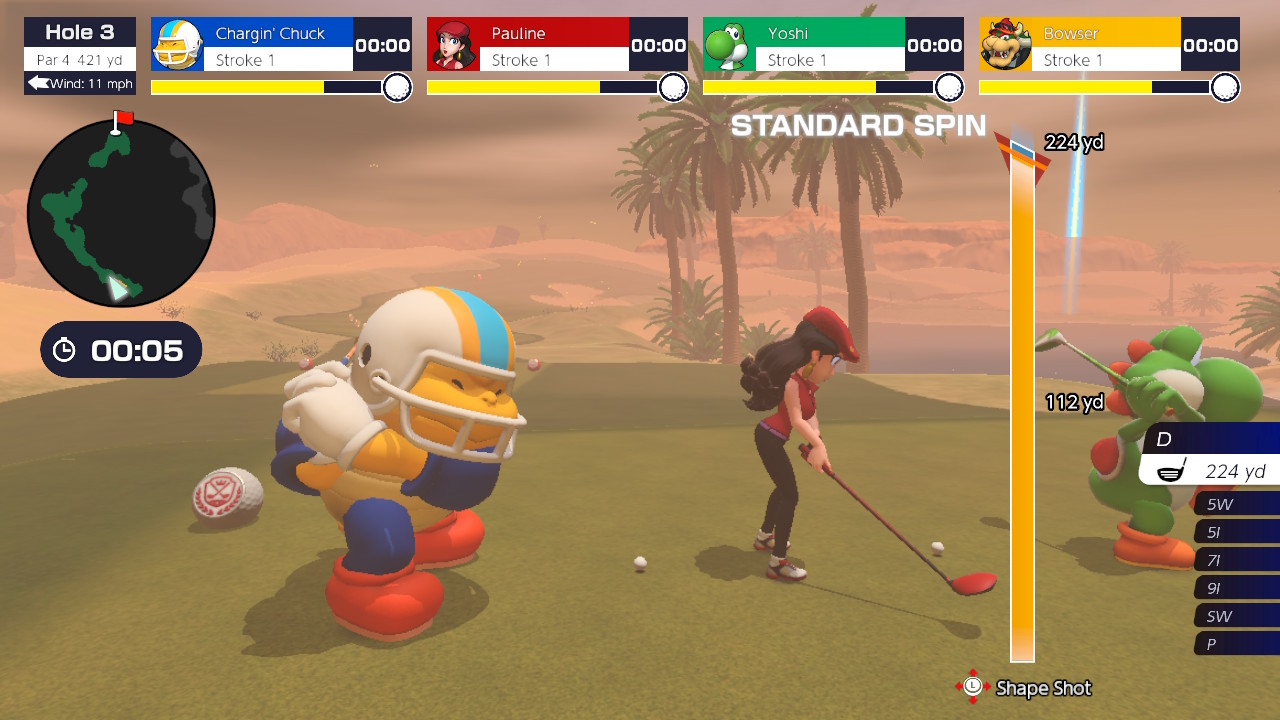
Task: Click the clock icon in the timer panel
Action: 65,350
